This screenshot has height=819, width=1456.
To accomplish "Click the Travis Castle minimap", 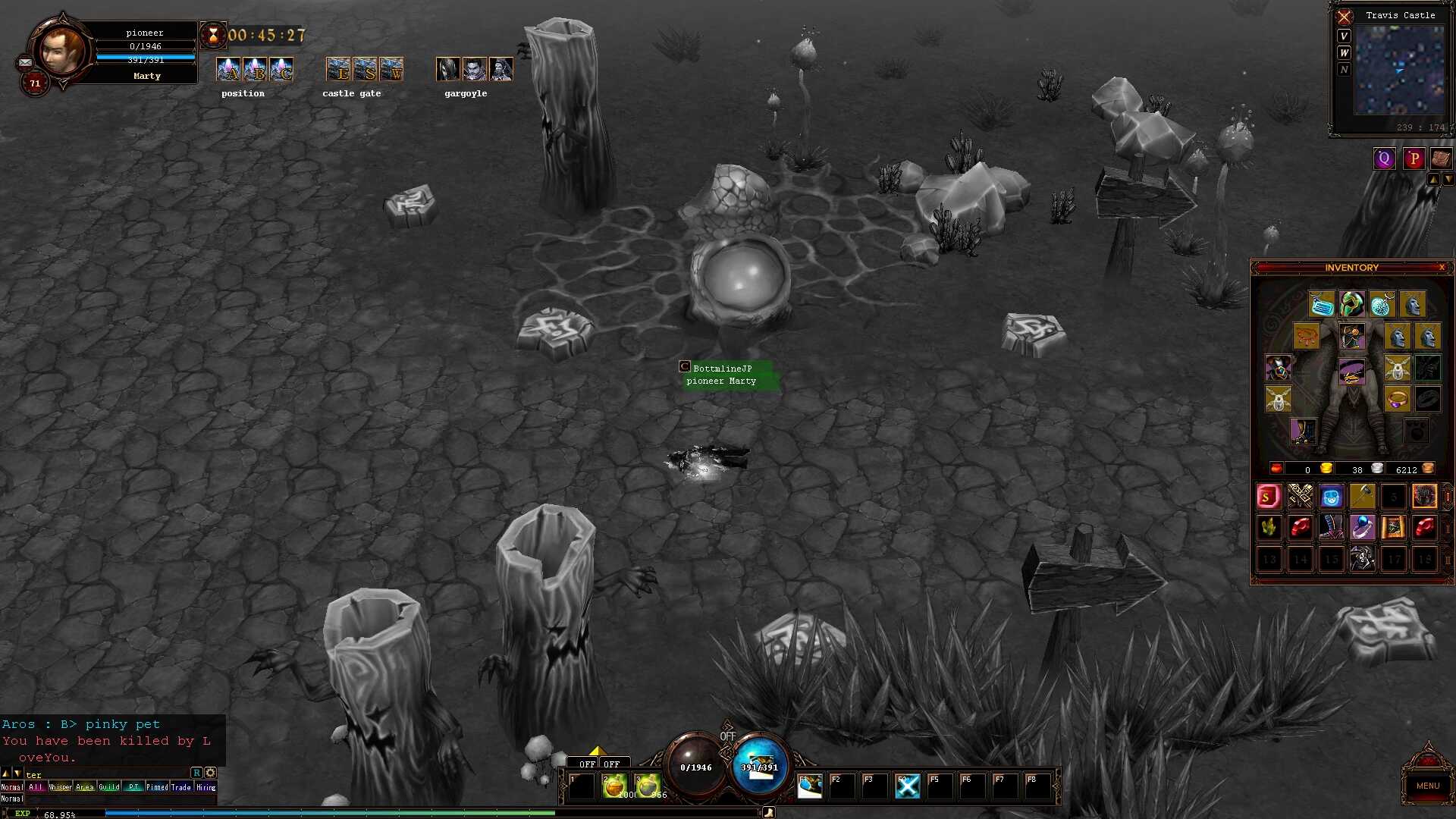I will 1399,71.
